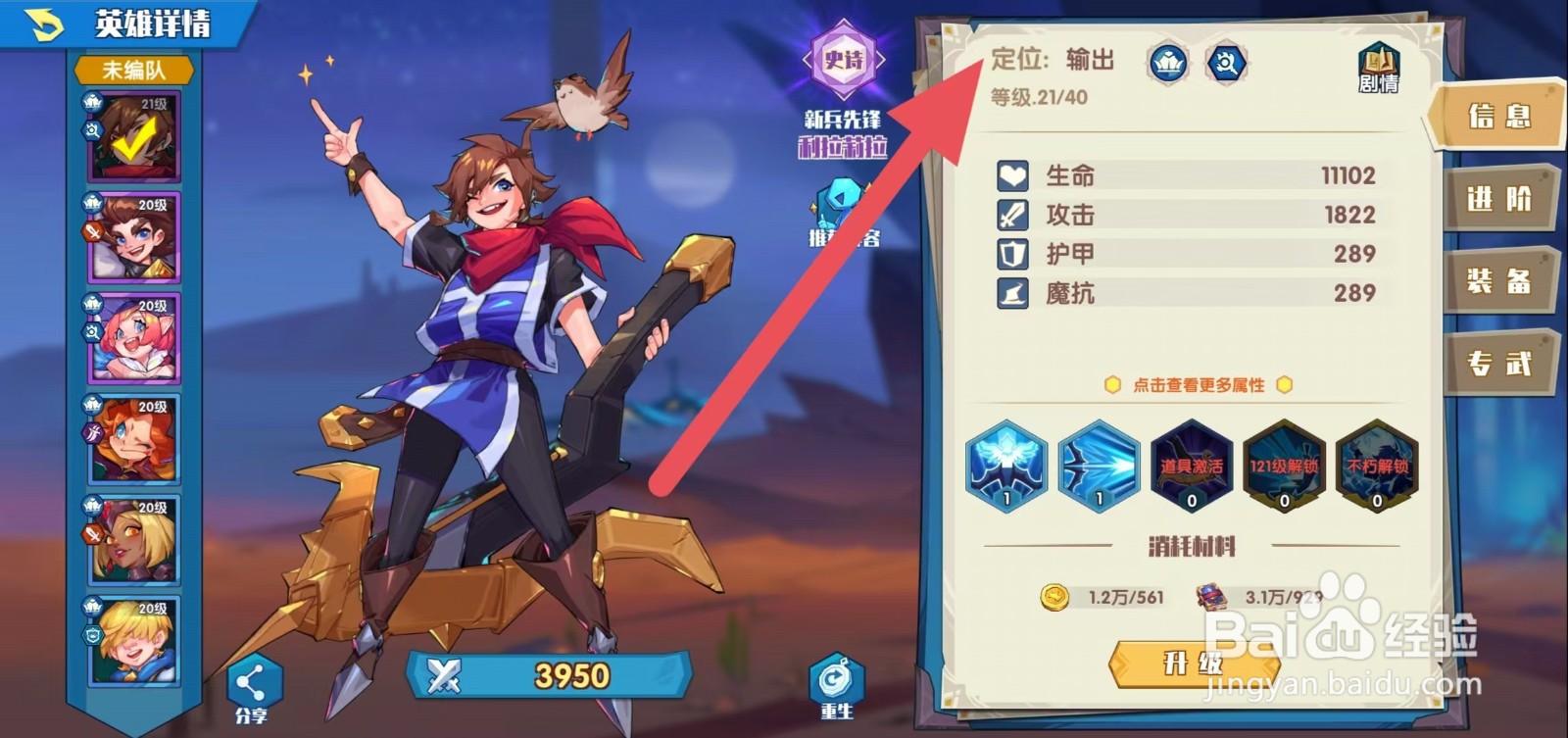Tap the 分享 share icon
Image resolution: width=1568 pixels, height=738 pixels.
tap(253, 678)
